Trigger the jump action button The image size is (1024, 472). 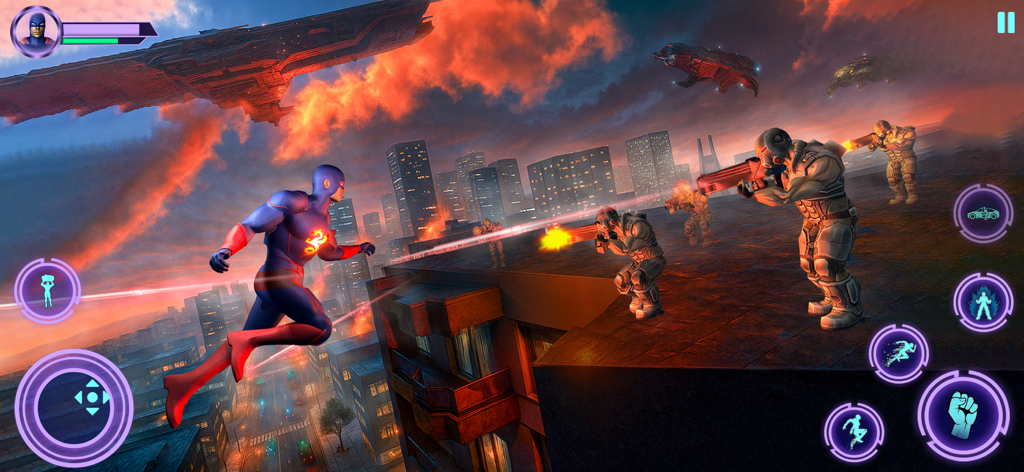(x=853, y=432)
